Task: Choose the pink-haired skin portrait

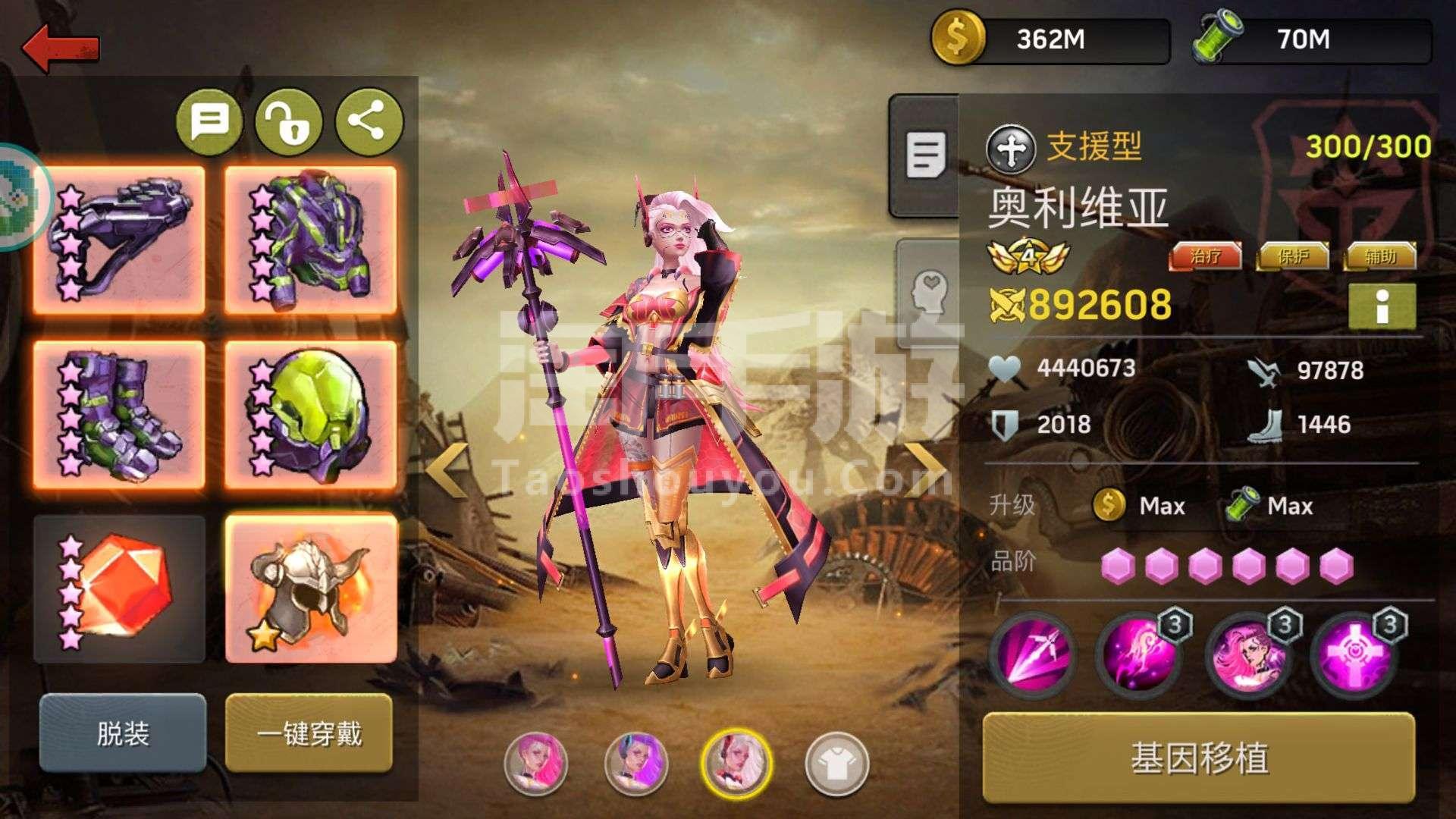Action: point(536,763)
